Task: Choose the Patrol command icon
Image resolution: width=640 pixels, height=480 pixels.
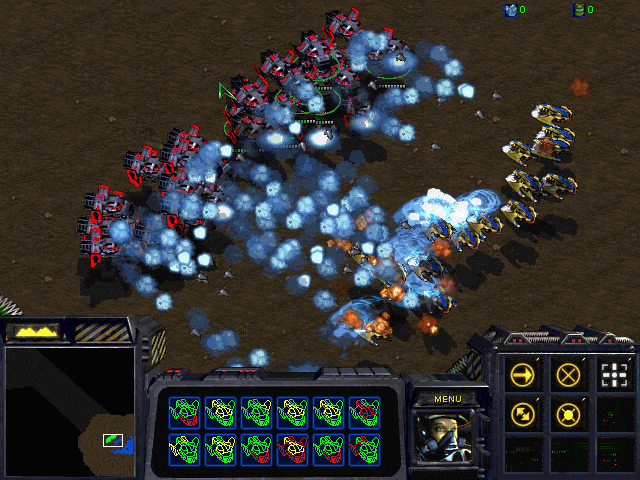Action: 522,413
